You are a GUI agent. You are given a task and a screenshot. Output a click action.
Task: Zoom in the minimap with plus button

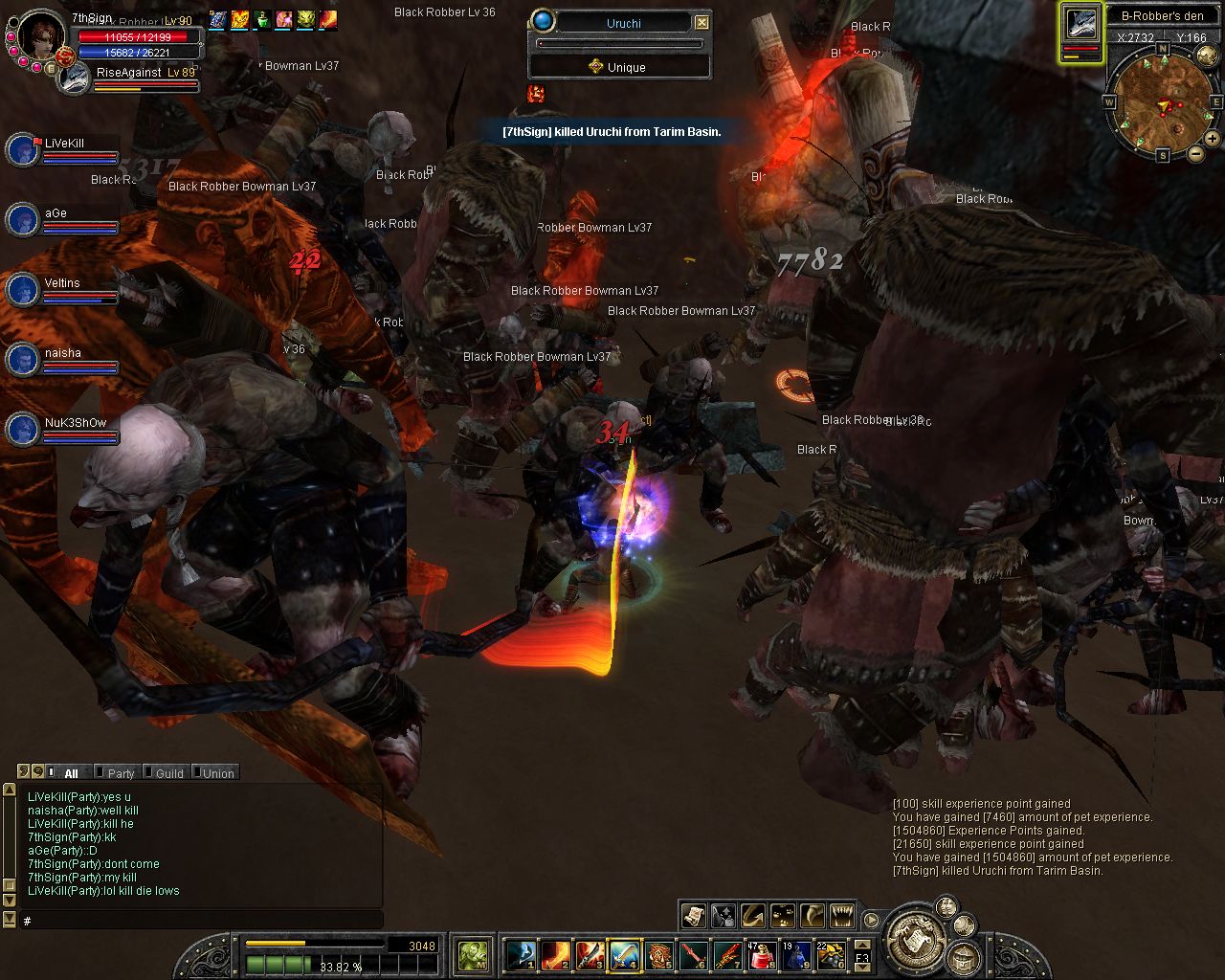pos(1212,138)
